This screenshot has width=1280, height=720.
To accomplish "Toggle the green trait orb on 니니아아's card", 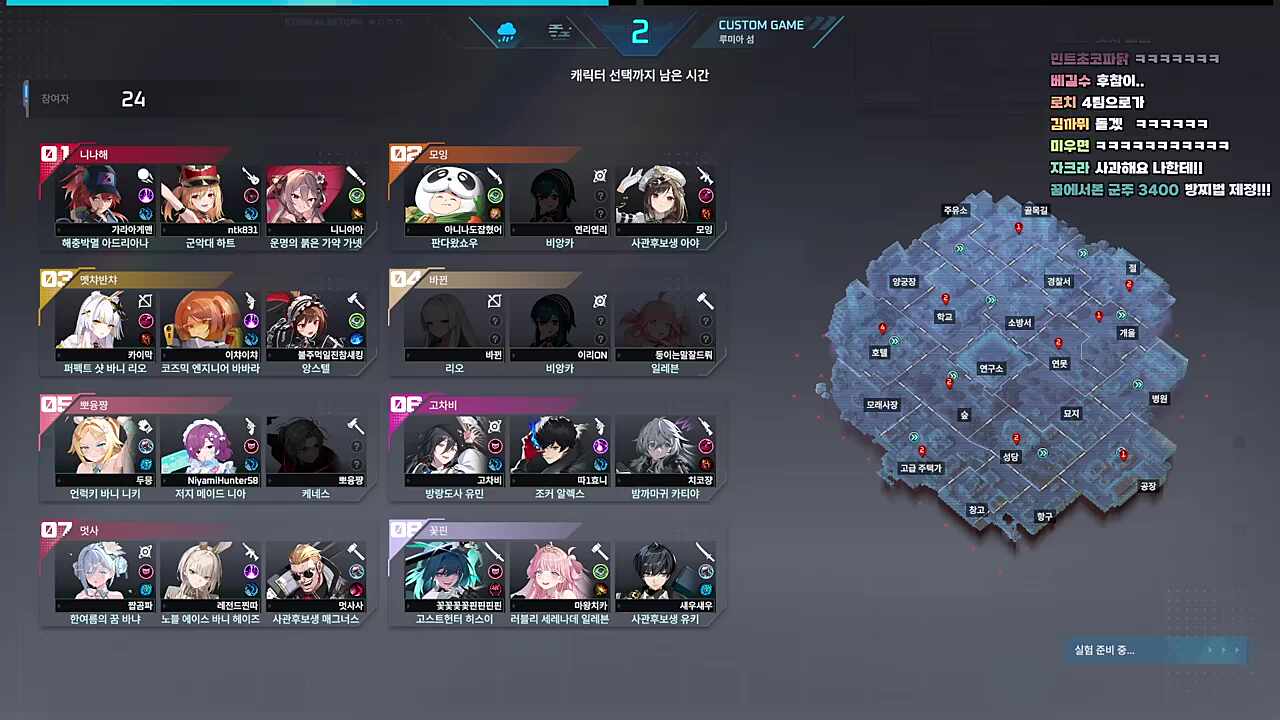I will coord(356,194).
